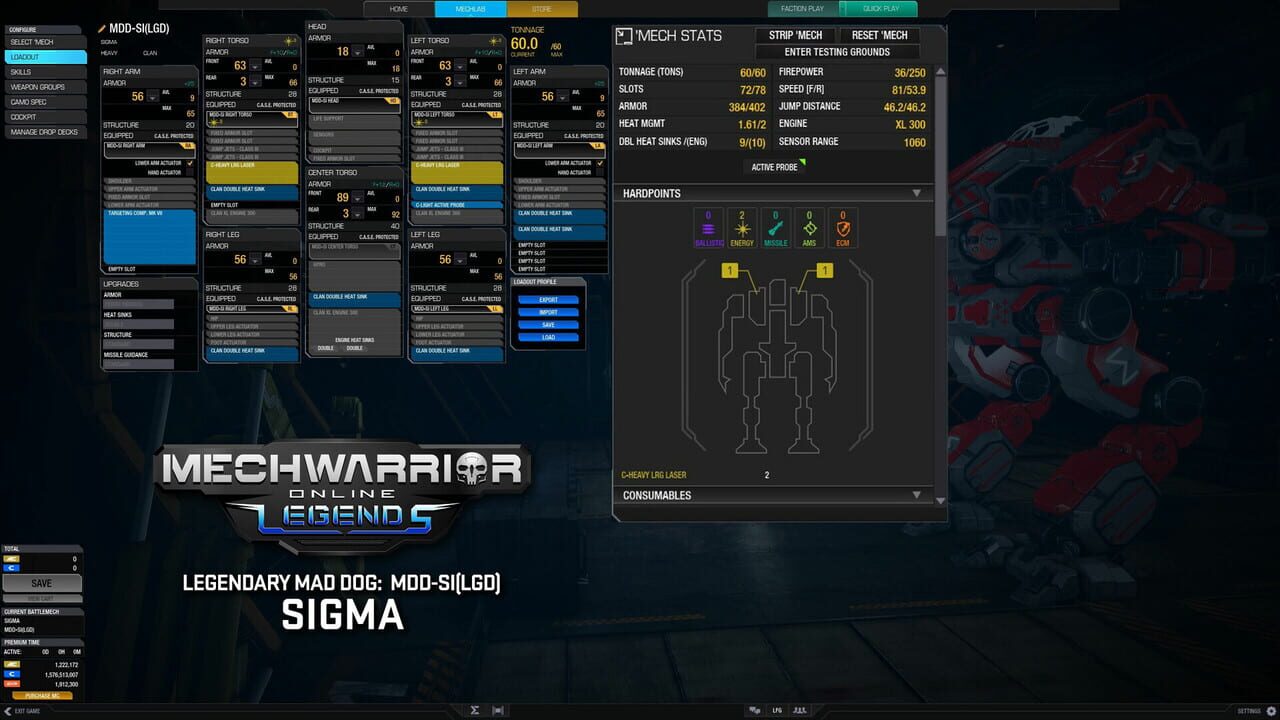
Task: Expand the Consumables section
Action: (916, 495)
